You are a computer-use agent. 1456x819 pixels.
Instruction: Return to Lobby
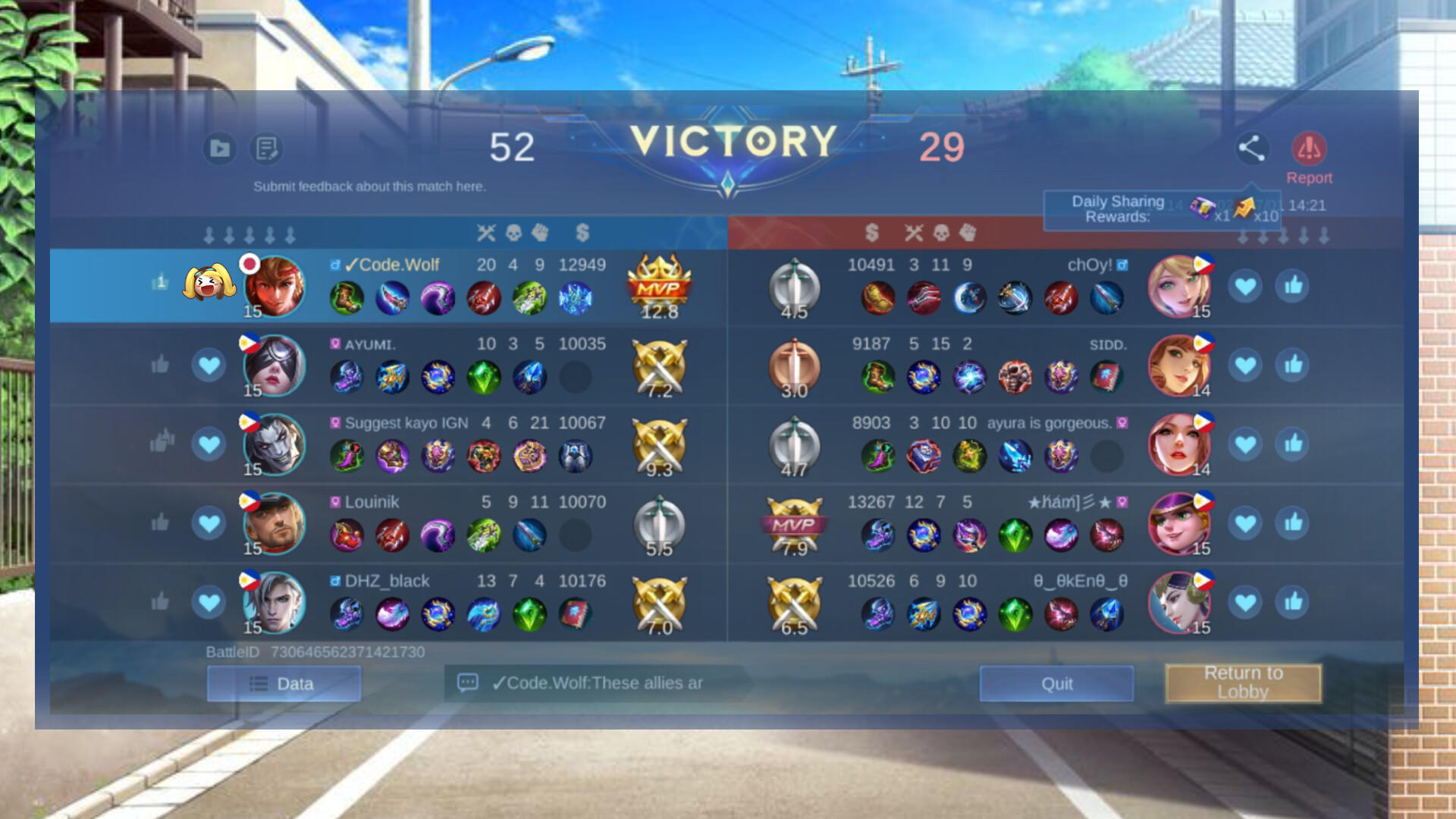click(x=1243, y=682)
